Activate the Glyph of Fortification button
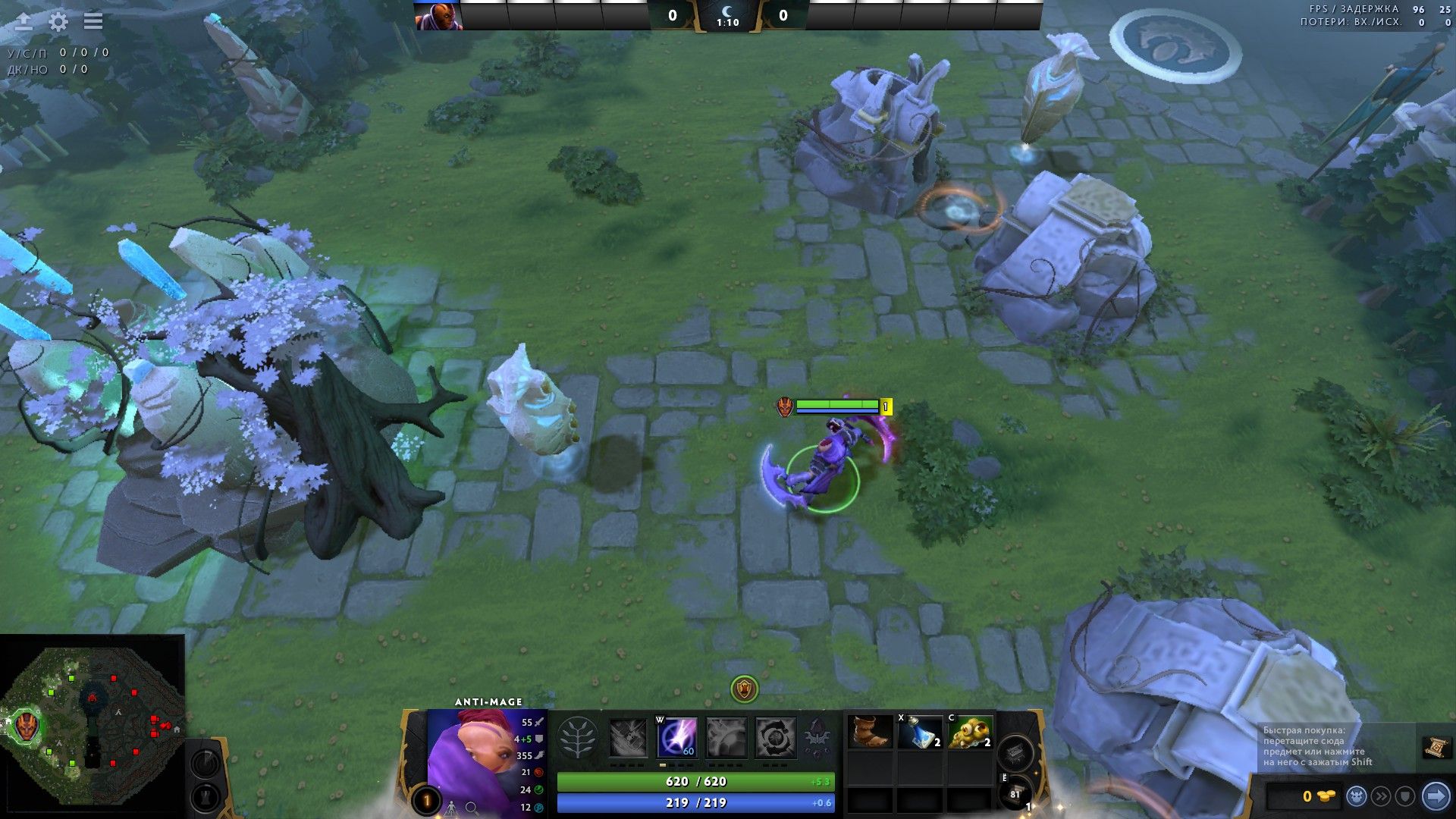This screenshot has width=1456, height=819. coord(205,798)
